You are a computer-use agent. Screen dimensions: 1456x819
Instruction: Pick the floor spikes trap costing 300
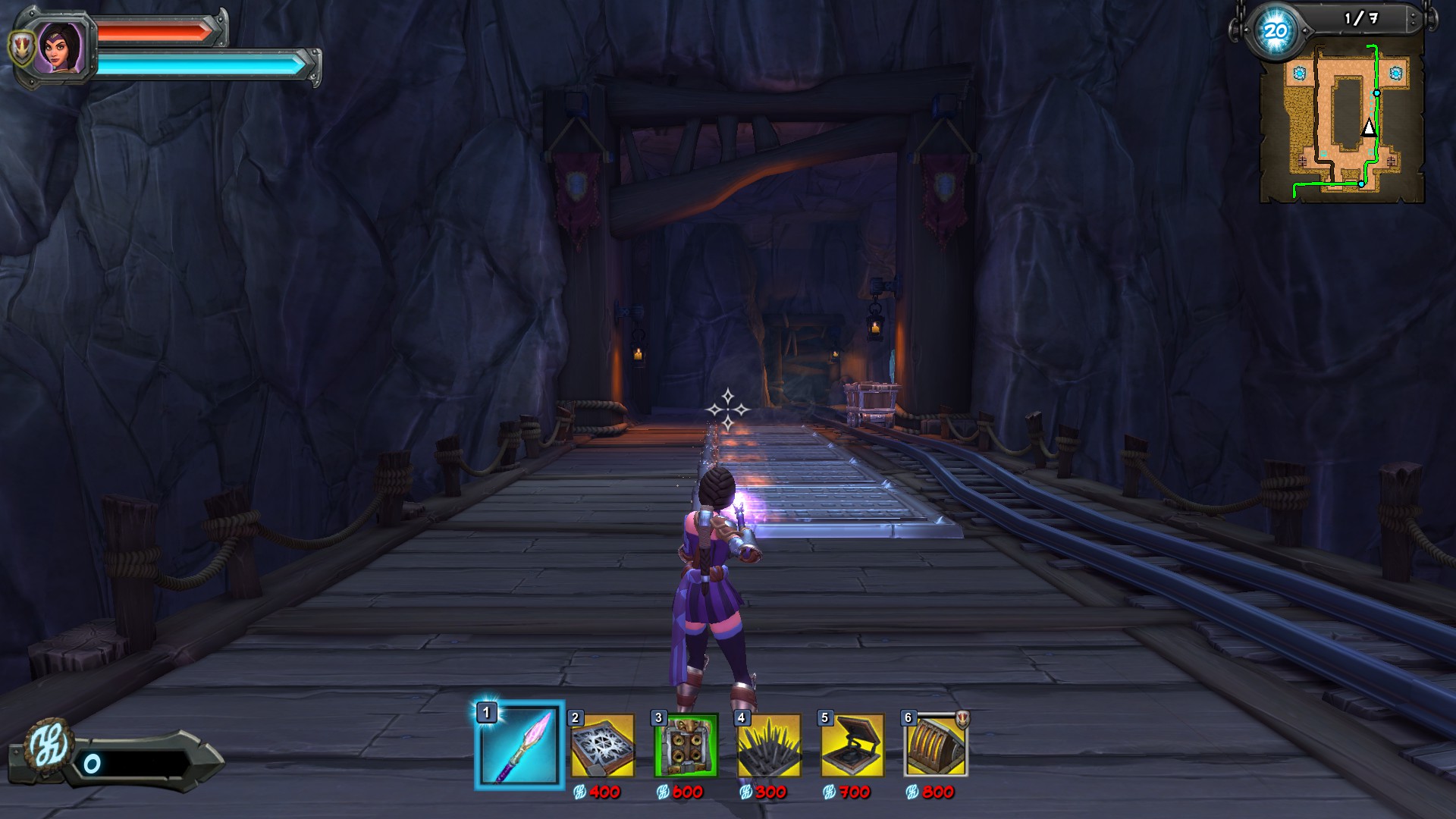[x=769, y=746]
